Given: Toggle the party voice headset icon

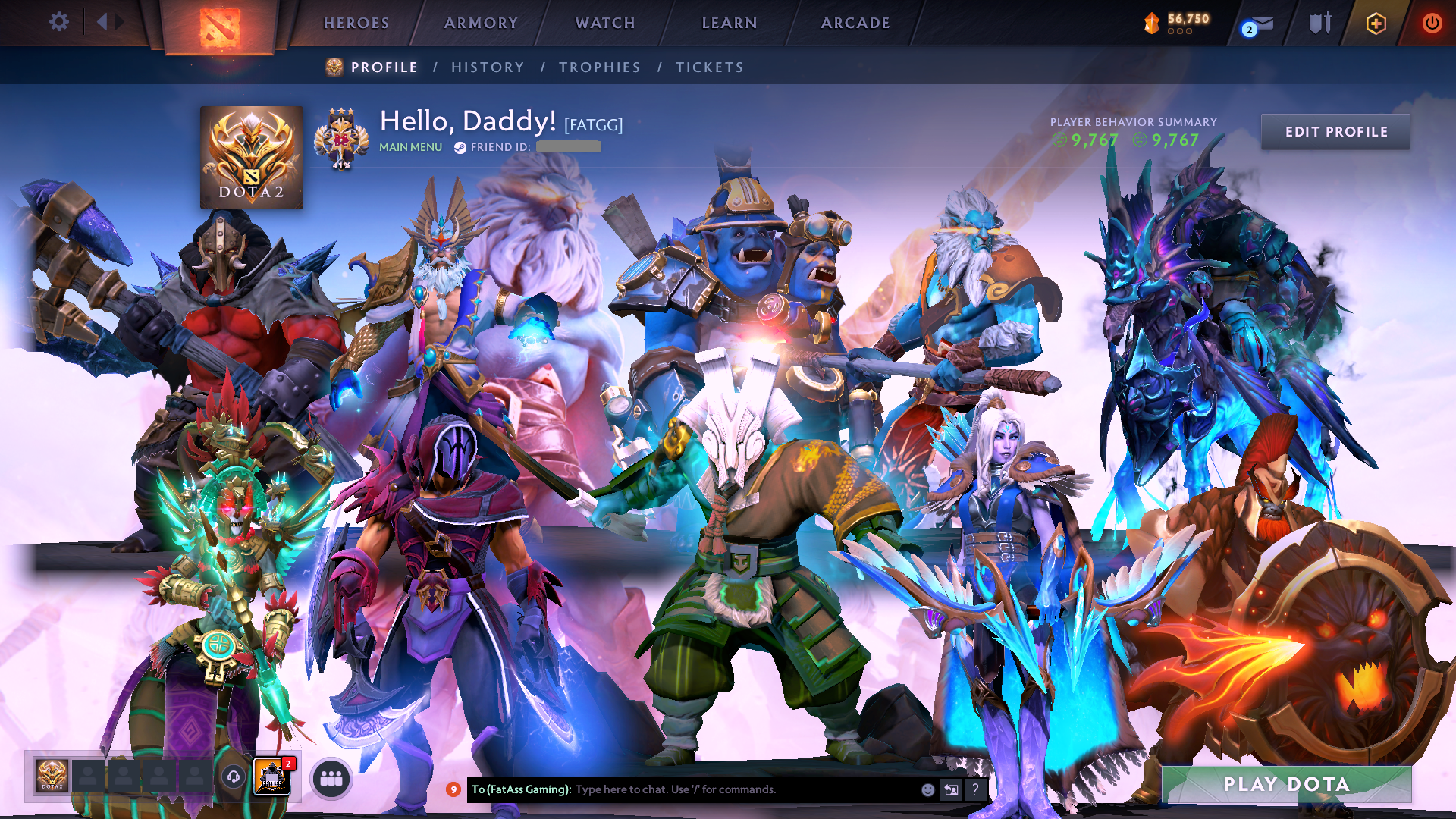Looking at the screenshot, I should pos(234,777).
